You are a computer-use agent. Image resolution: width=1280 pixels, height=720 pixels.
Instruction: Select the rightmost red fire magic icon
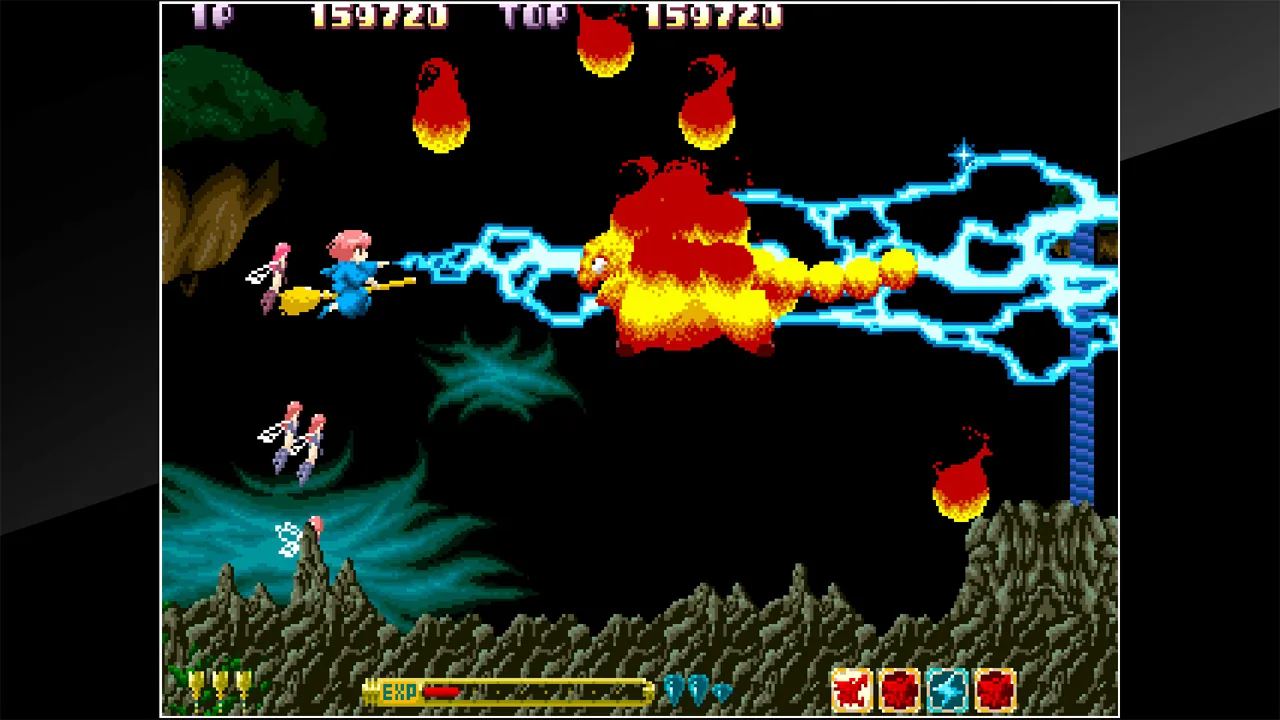tap(995, 688)
